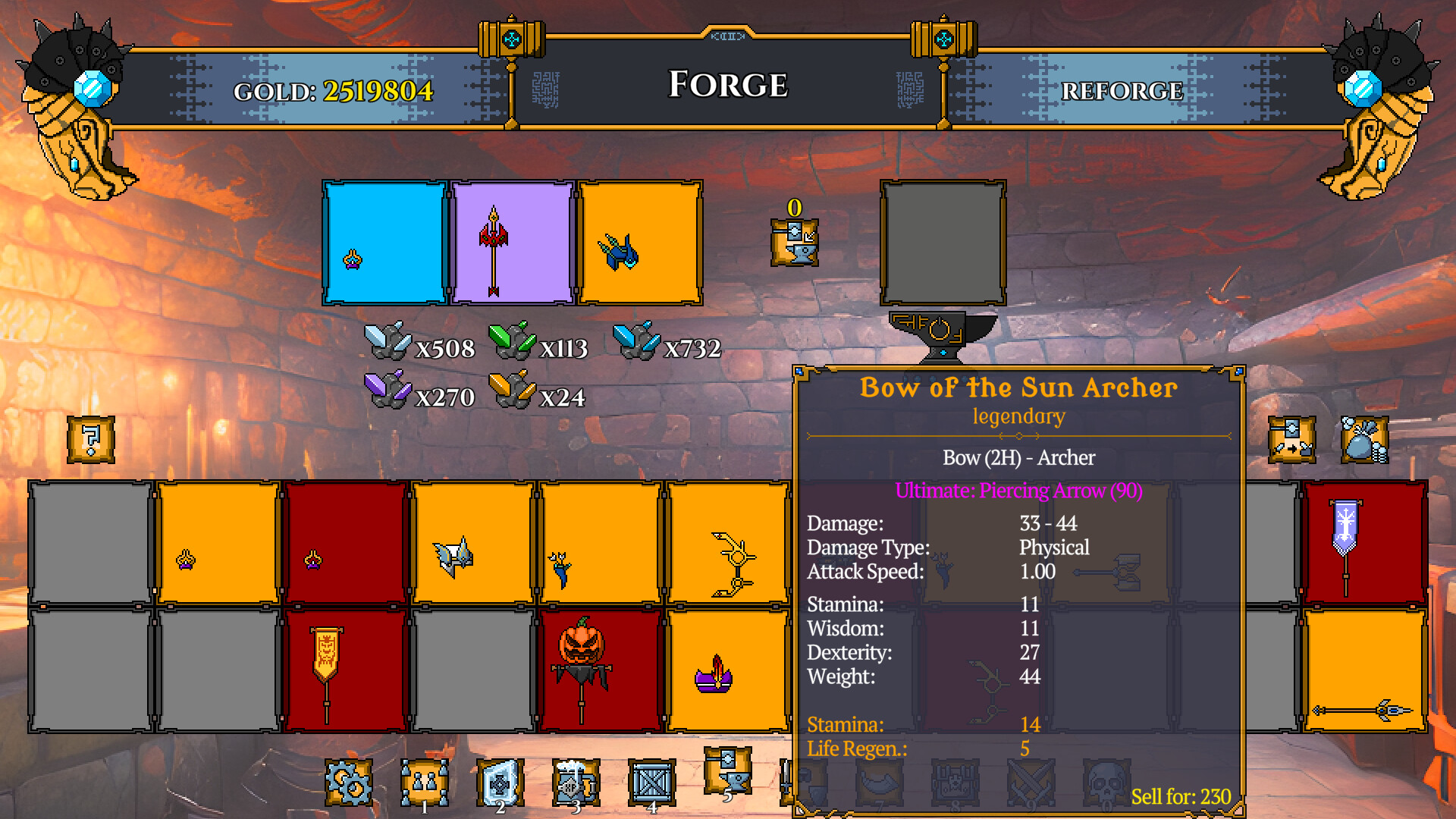The height and width of the screenshot is (819, 1456).
Task: Click Sell for 230 on the bow tooltip
Action: tap(1180, 795)
